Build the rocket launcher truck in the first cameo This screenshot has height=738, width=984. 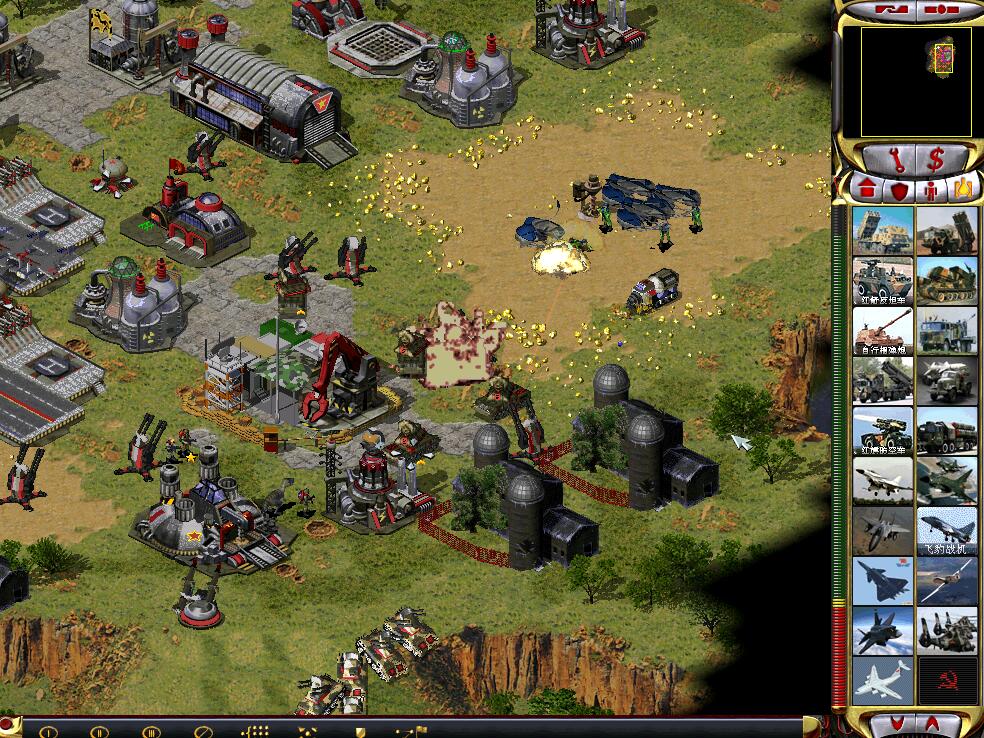pos(883,231)
